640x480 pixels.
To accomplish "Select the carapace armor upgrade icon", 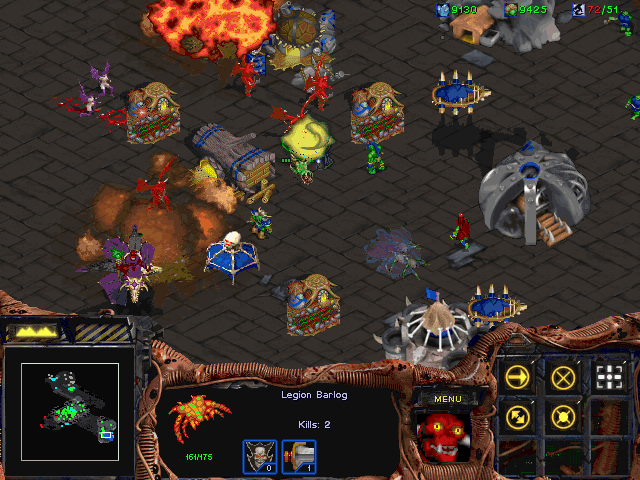I will pyautogui.click(x=259, y=457).
